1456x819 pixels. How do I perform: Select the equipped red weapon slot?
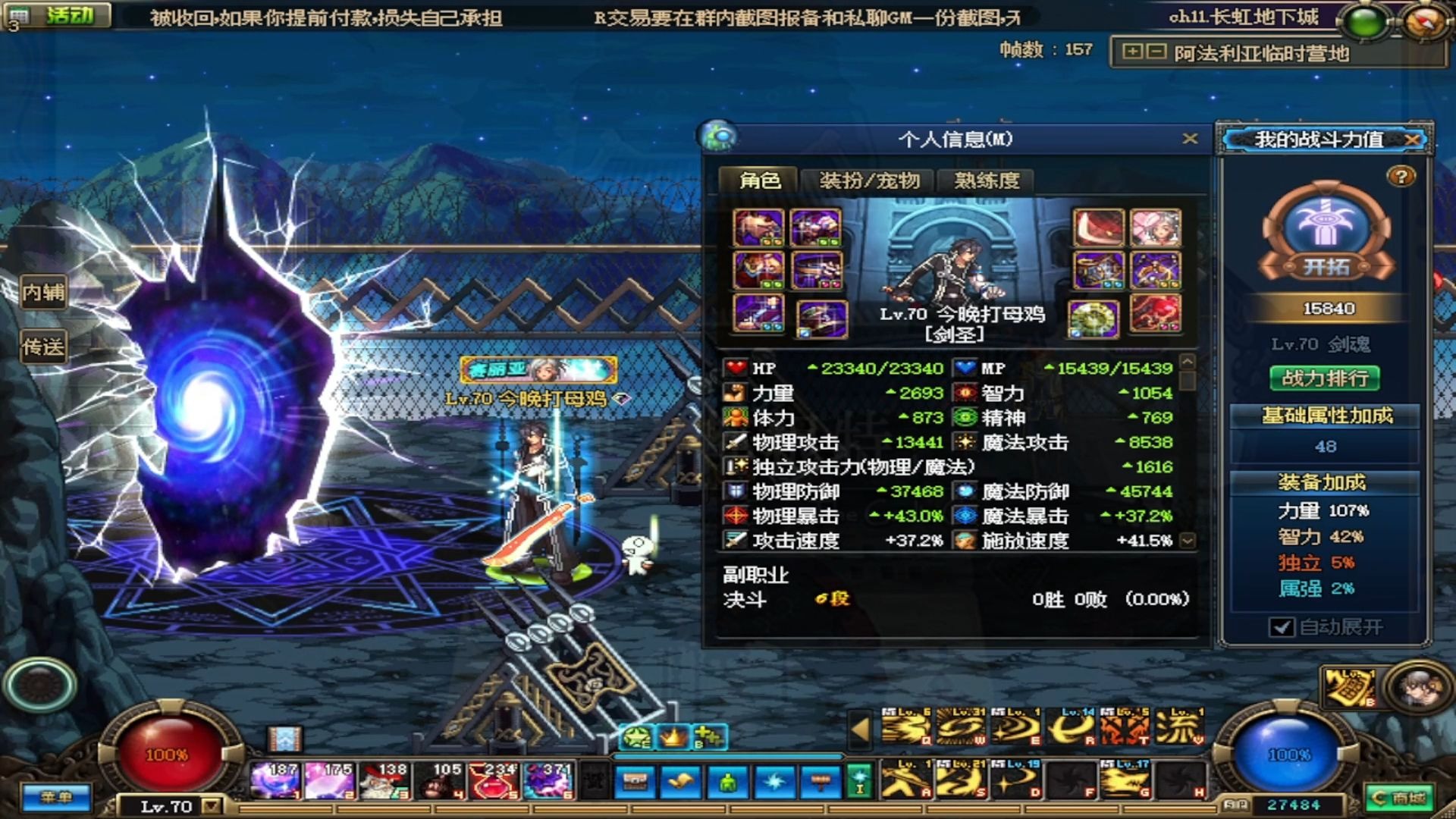pos(1097,228)
